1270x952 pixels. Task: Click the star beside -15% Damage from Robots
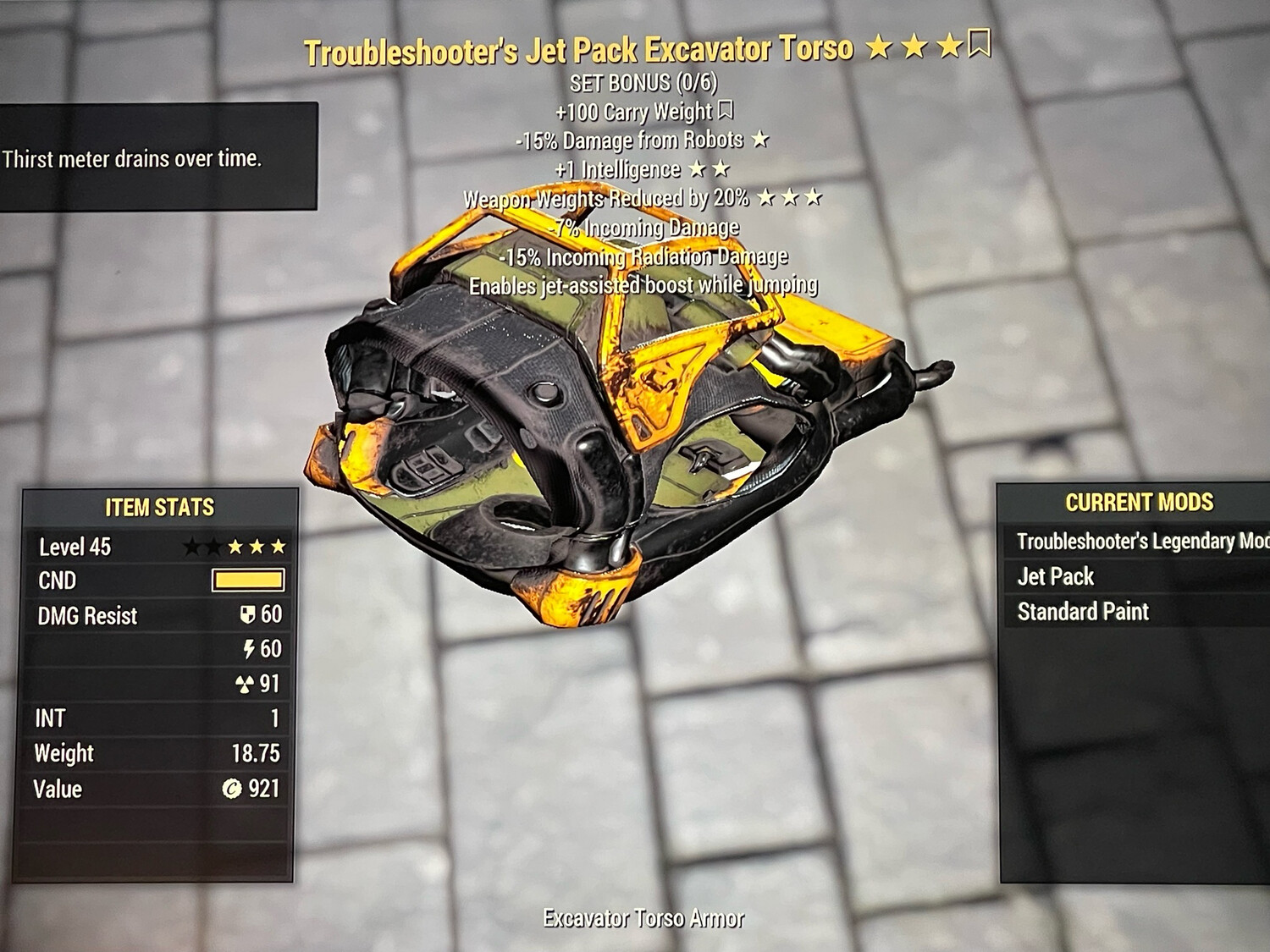(759, 140)
